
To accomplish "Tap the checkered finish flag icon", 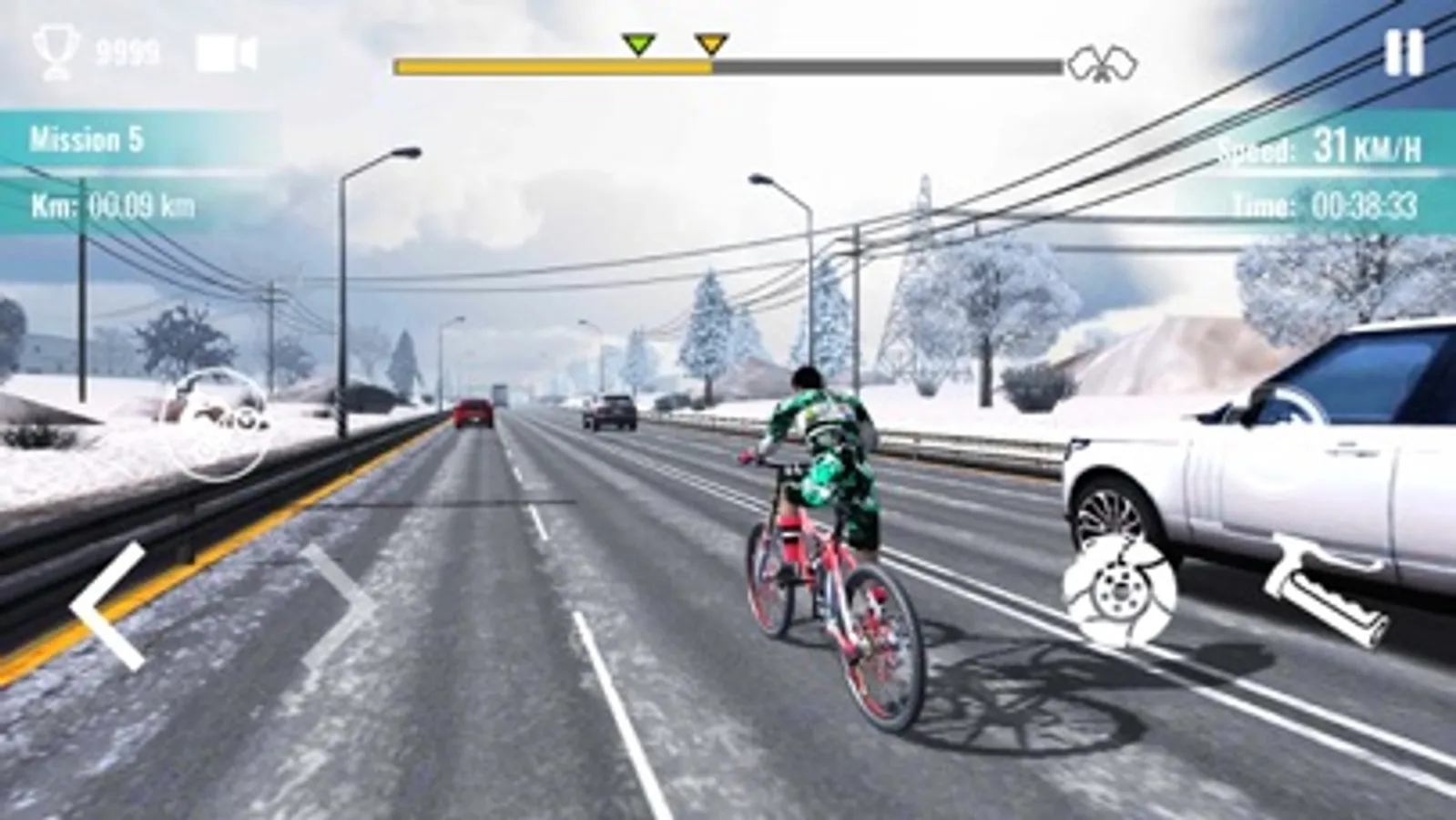I will [x=1105, y=62].
